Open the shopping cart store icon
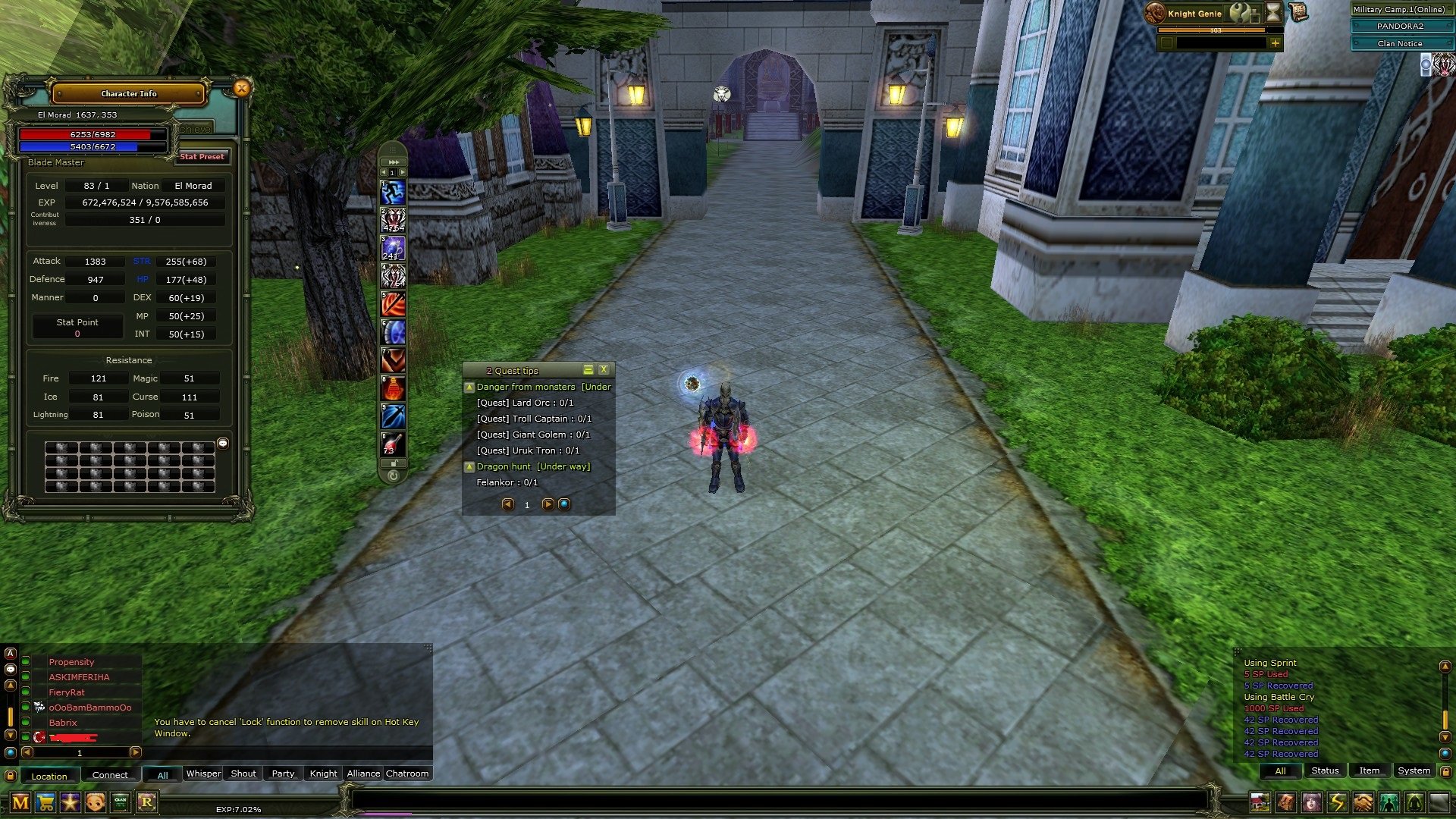The image size is (1456, 819). pos(45,802)
